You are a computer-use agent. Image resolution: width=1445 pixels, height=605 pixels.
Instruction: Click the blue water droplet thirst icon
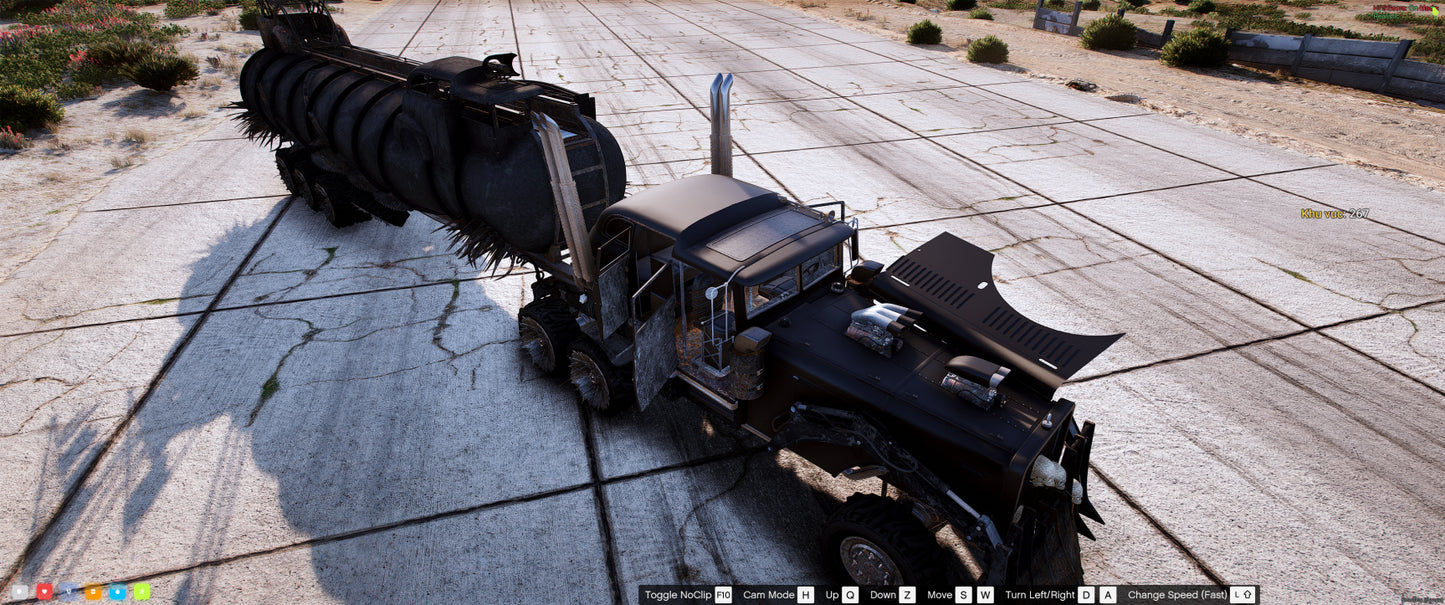coord(118,592)
